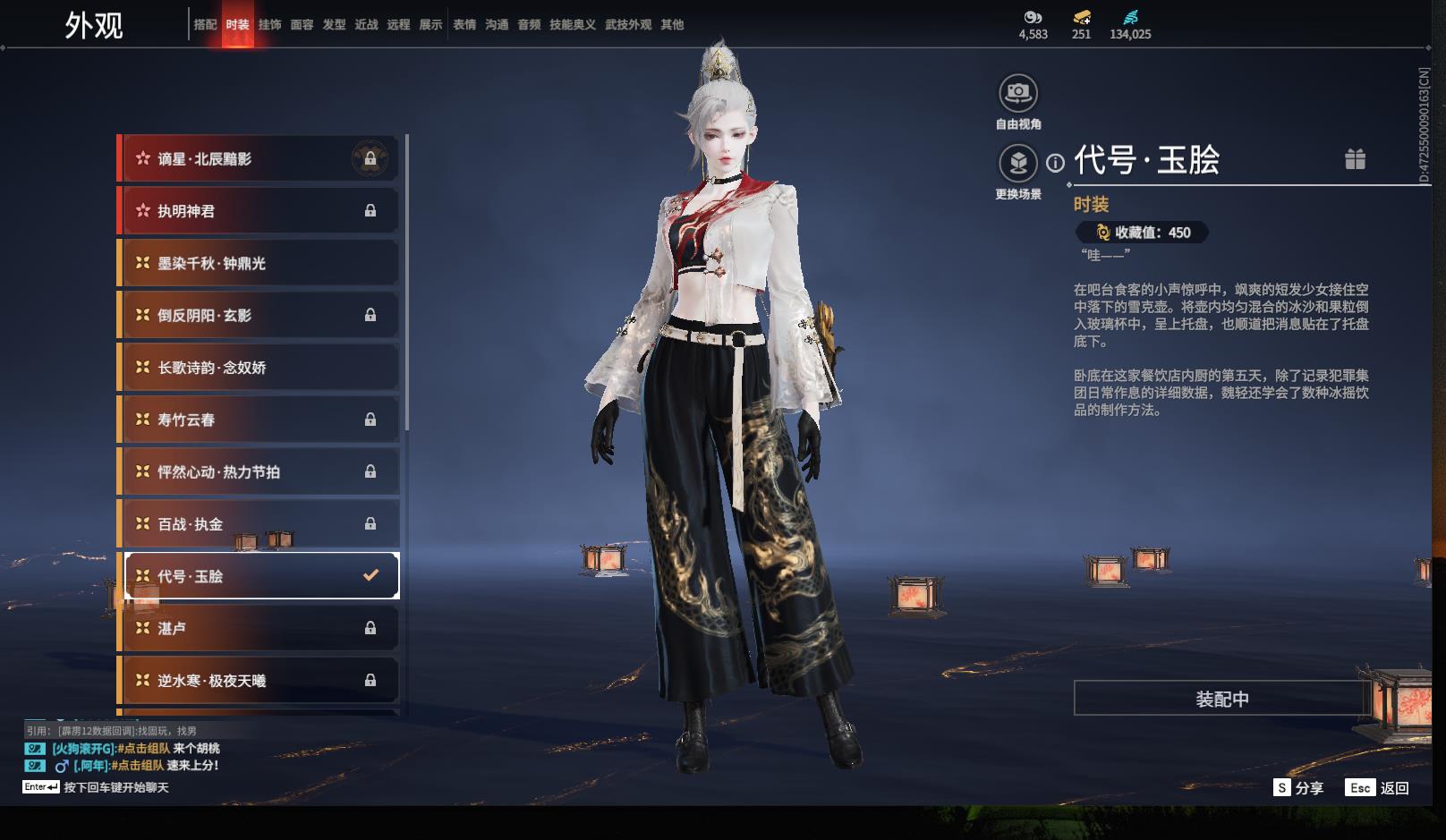Select the 执明神君 outfit row
Screen dimensions: 1446x840
coord(259,211)
